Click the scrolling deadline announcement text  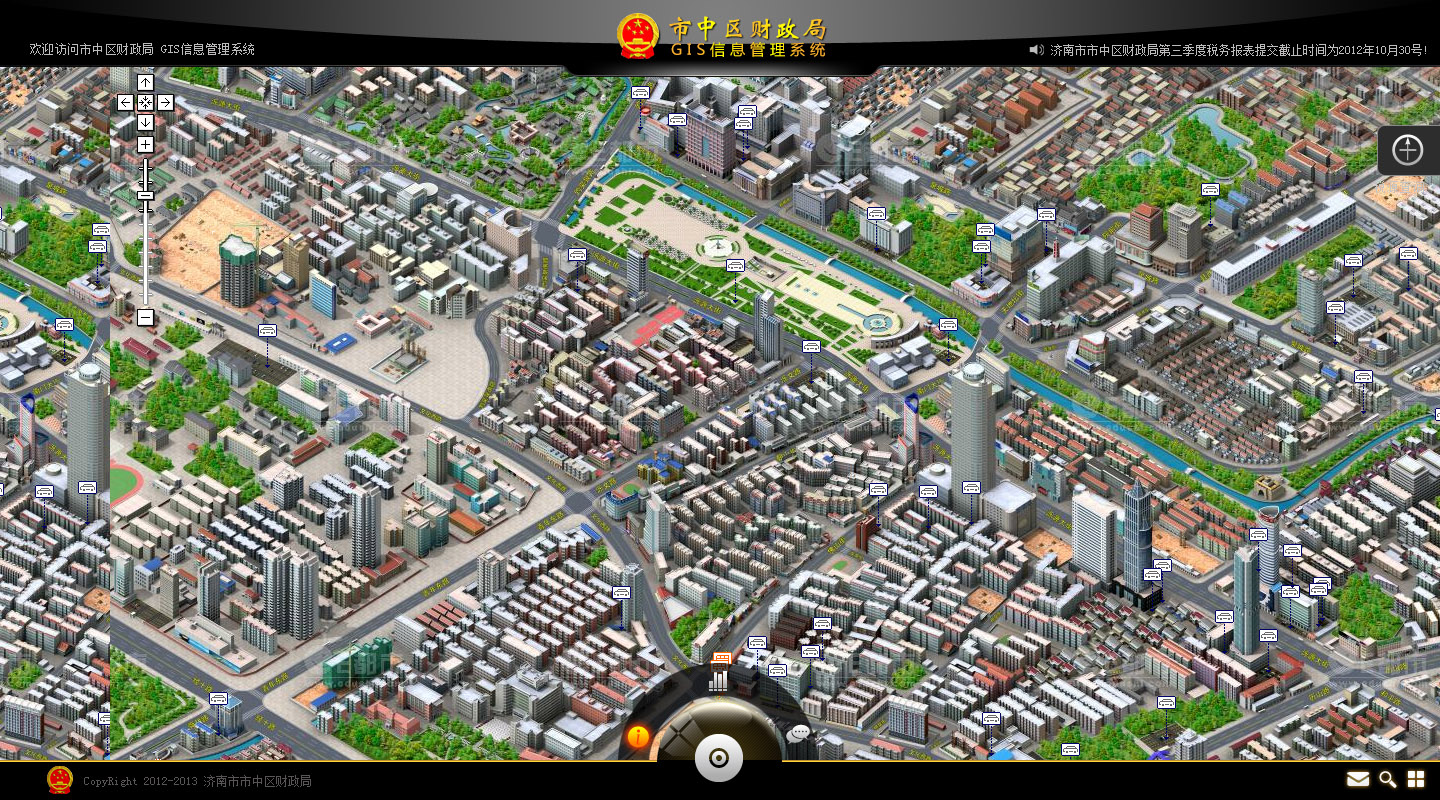(1239, 49)
